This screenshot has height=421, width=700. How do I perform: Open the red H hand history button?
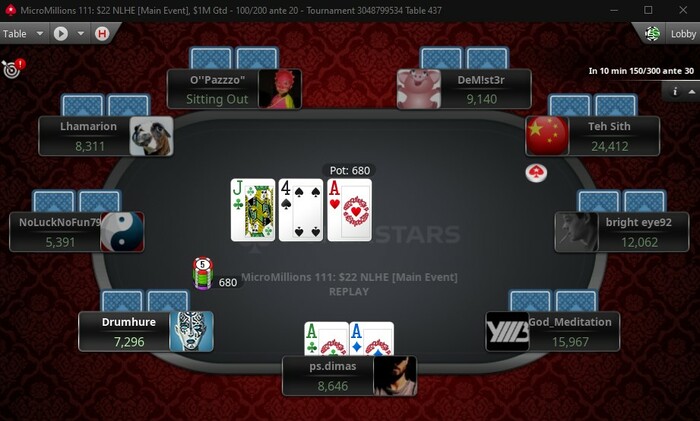pos(101,33)
